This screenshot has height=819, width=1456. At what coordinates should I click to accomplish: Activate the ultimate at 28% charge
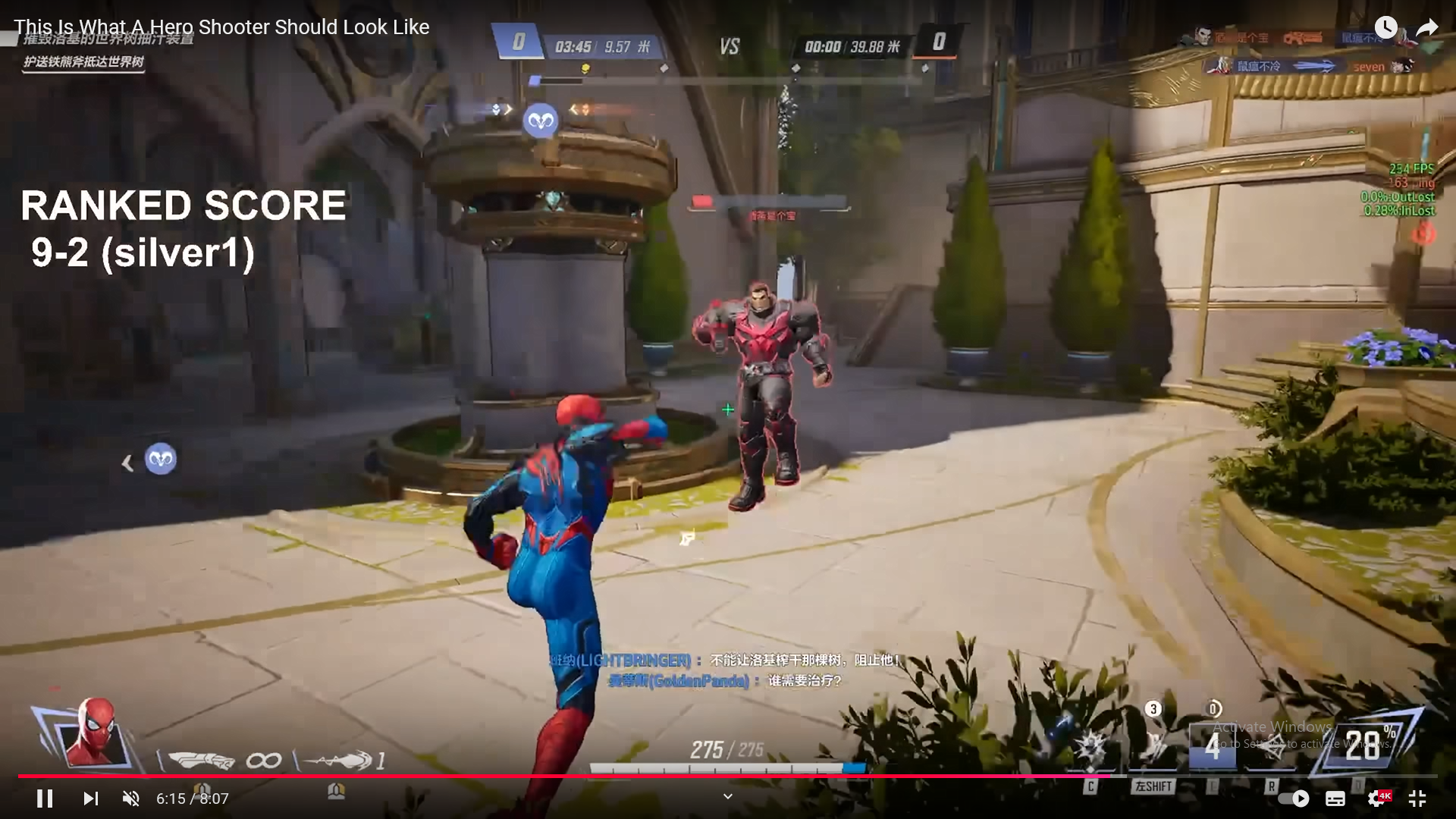1362,745
